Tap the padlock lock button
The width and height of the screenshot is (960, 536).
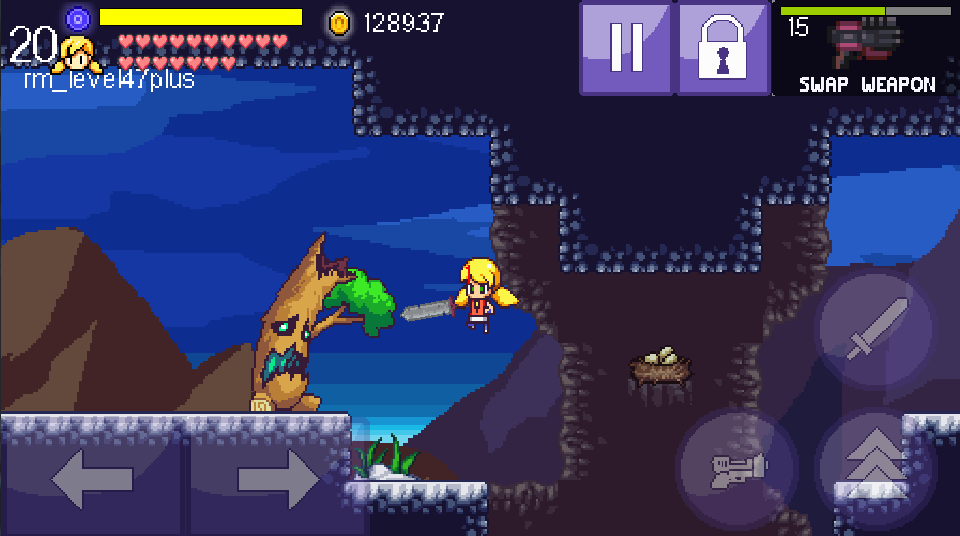coord(723,48)
